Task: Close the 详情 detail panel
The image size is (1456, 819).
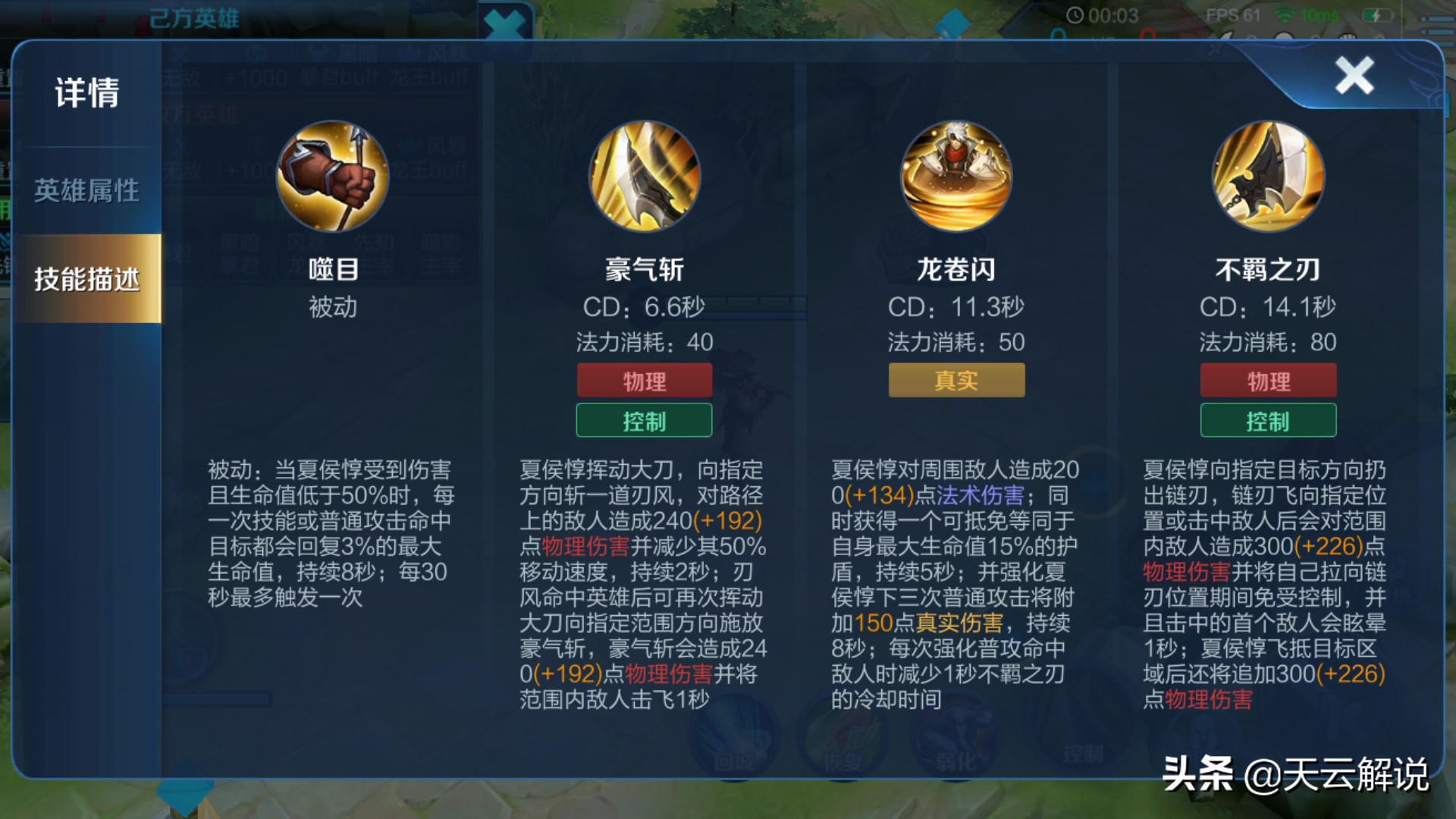Action: click(x=1354, y=74)
